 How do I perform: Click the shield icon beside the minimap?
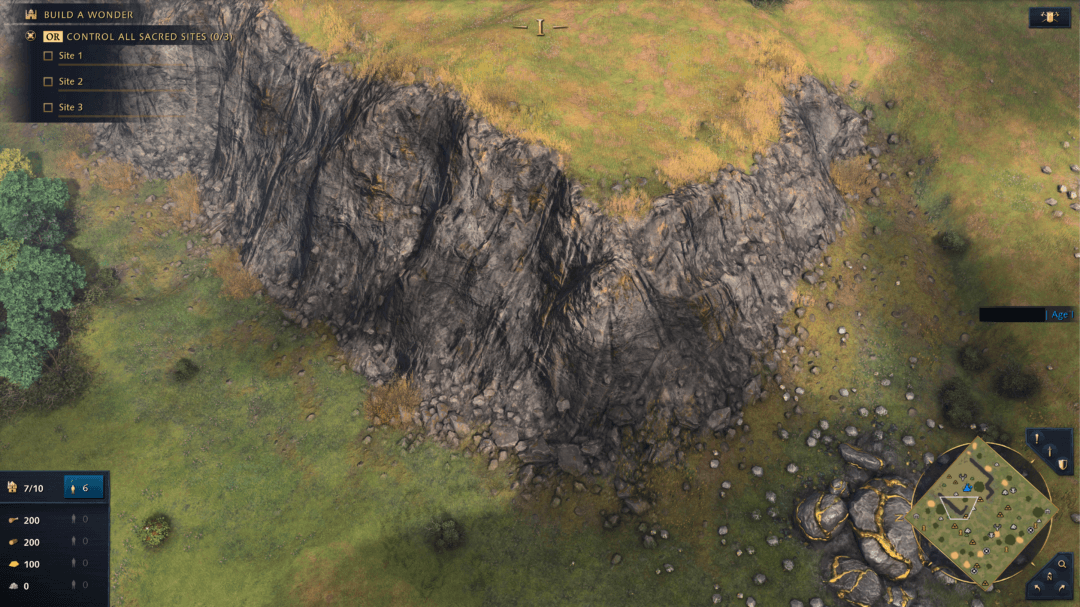tap(1062, 464)
